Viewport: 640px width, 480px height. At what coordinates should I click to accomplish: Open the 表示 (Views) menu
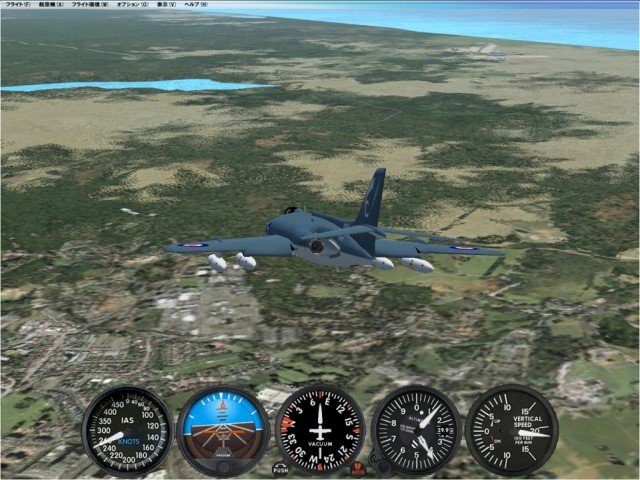tap(165, 4)
